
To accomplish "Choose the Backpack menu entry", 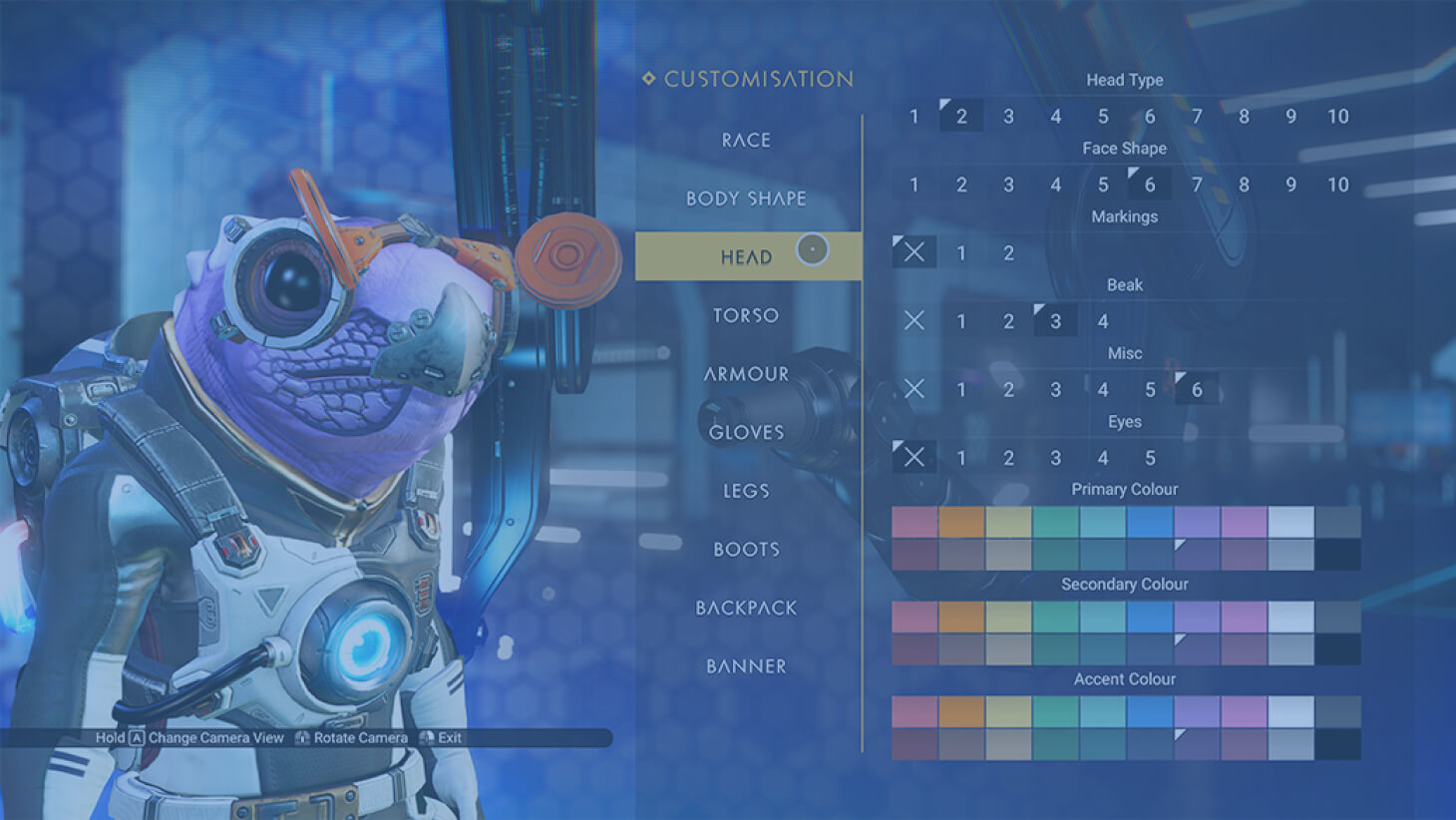I will click(746, 608).
